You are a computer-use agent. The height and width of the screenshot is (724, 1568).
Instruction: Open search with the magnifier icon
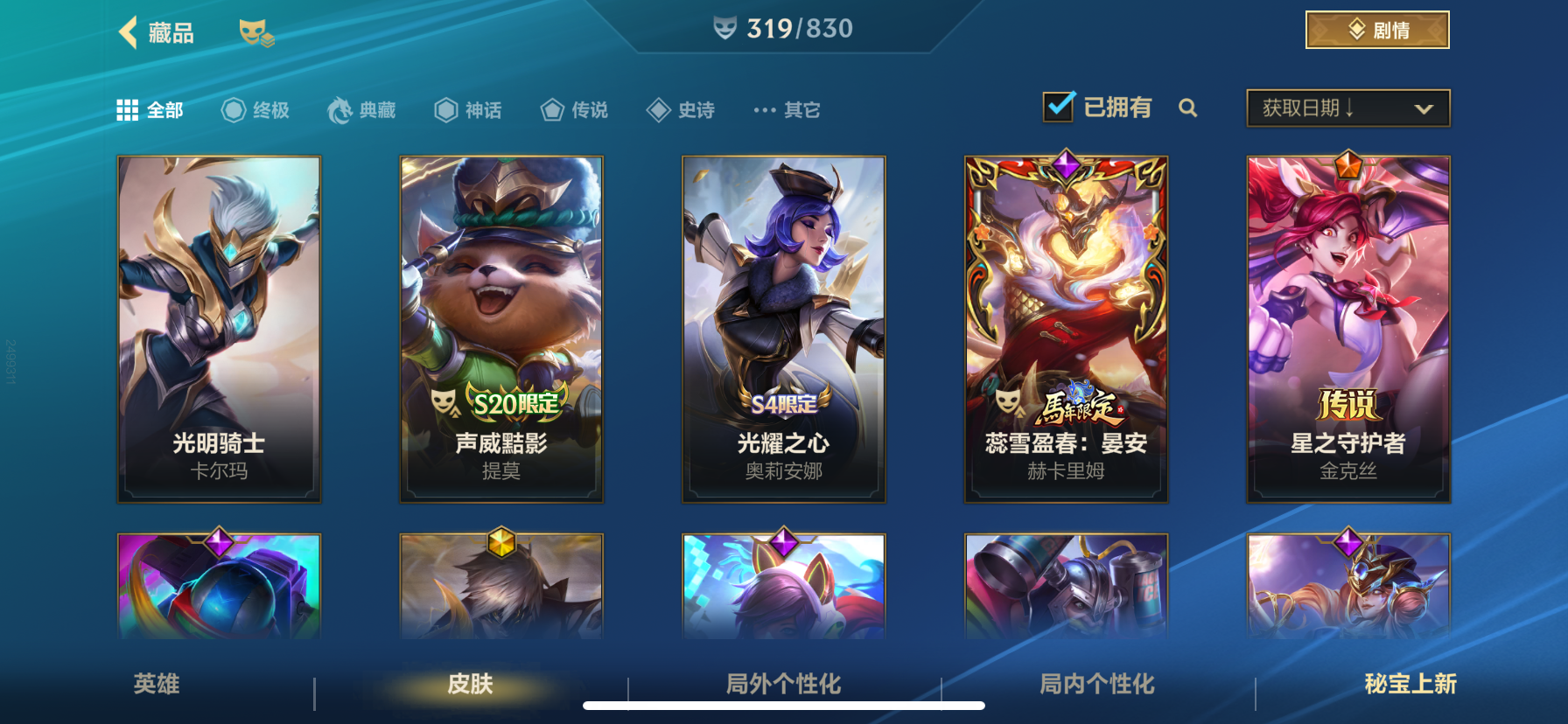coord(1188,108)
